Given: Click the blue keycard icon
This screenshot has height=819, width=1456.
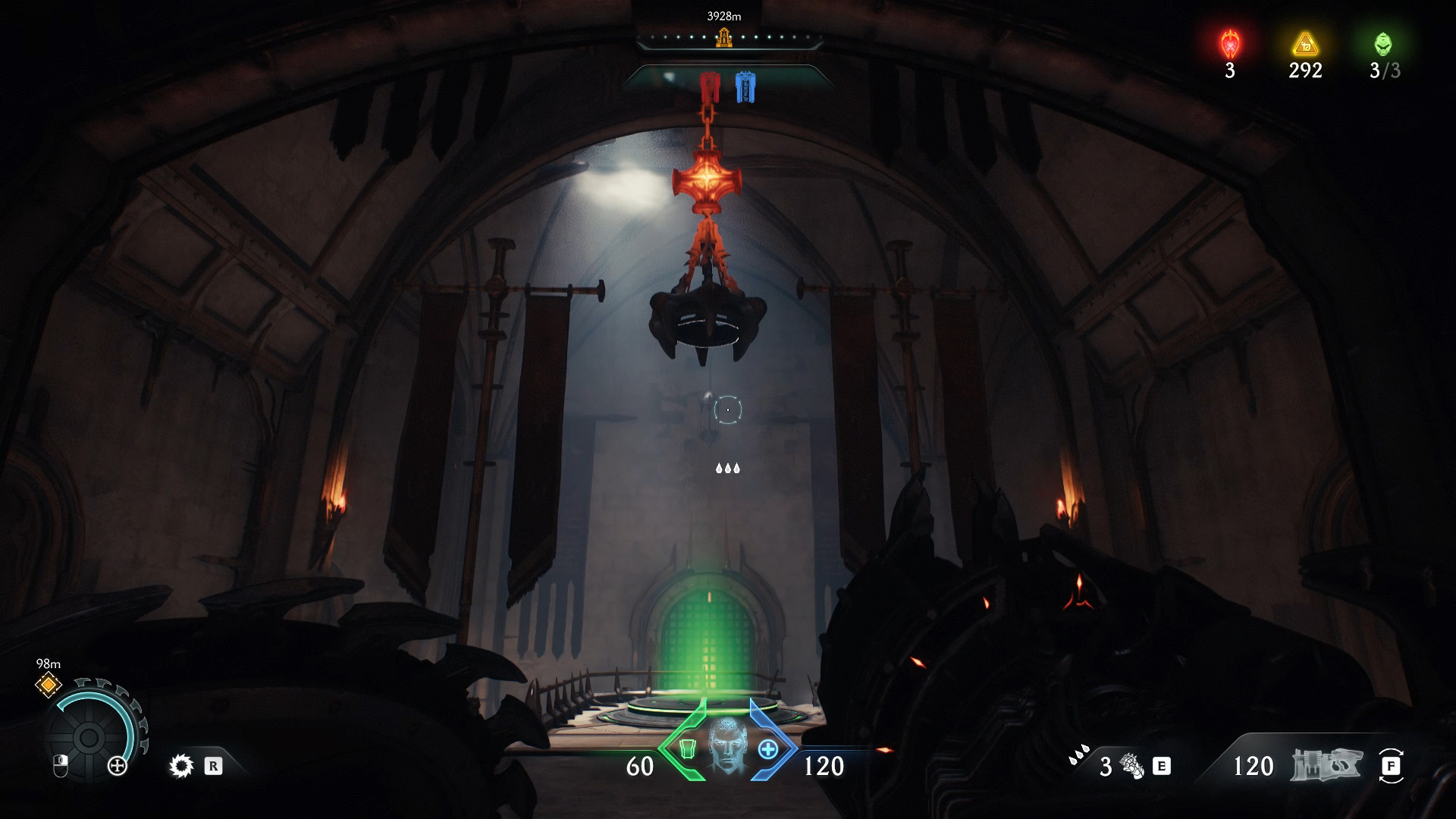Looking at the screenshot, I should [x=745, y=86].
